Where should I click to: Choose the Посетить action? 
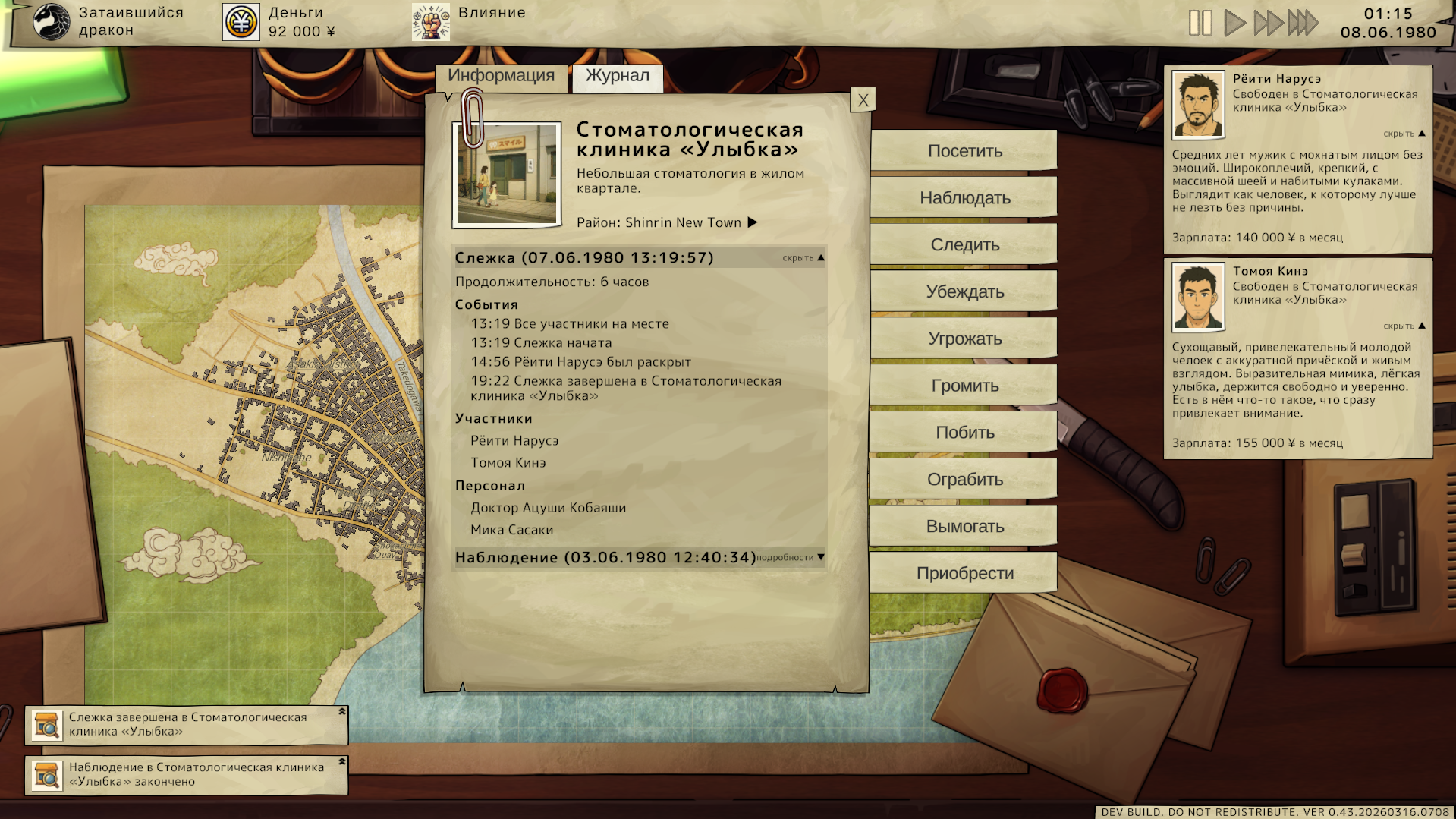964,151
